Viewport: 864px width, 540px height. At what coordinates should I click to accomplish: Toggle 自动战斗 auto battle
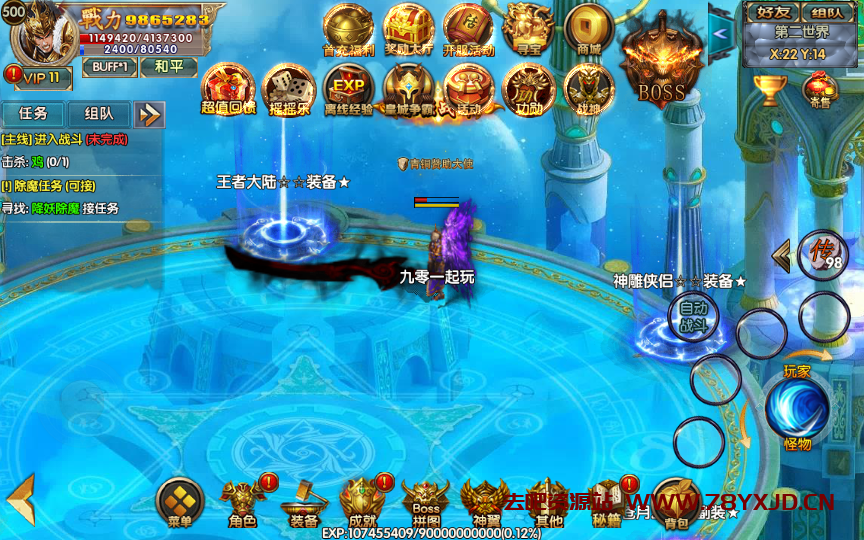coord(693,316)
